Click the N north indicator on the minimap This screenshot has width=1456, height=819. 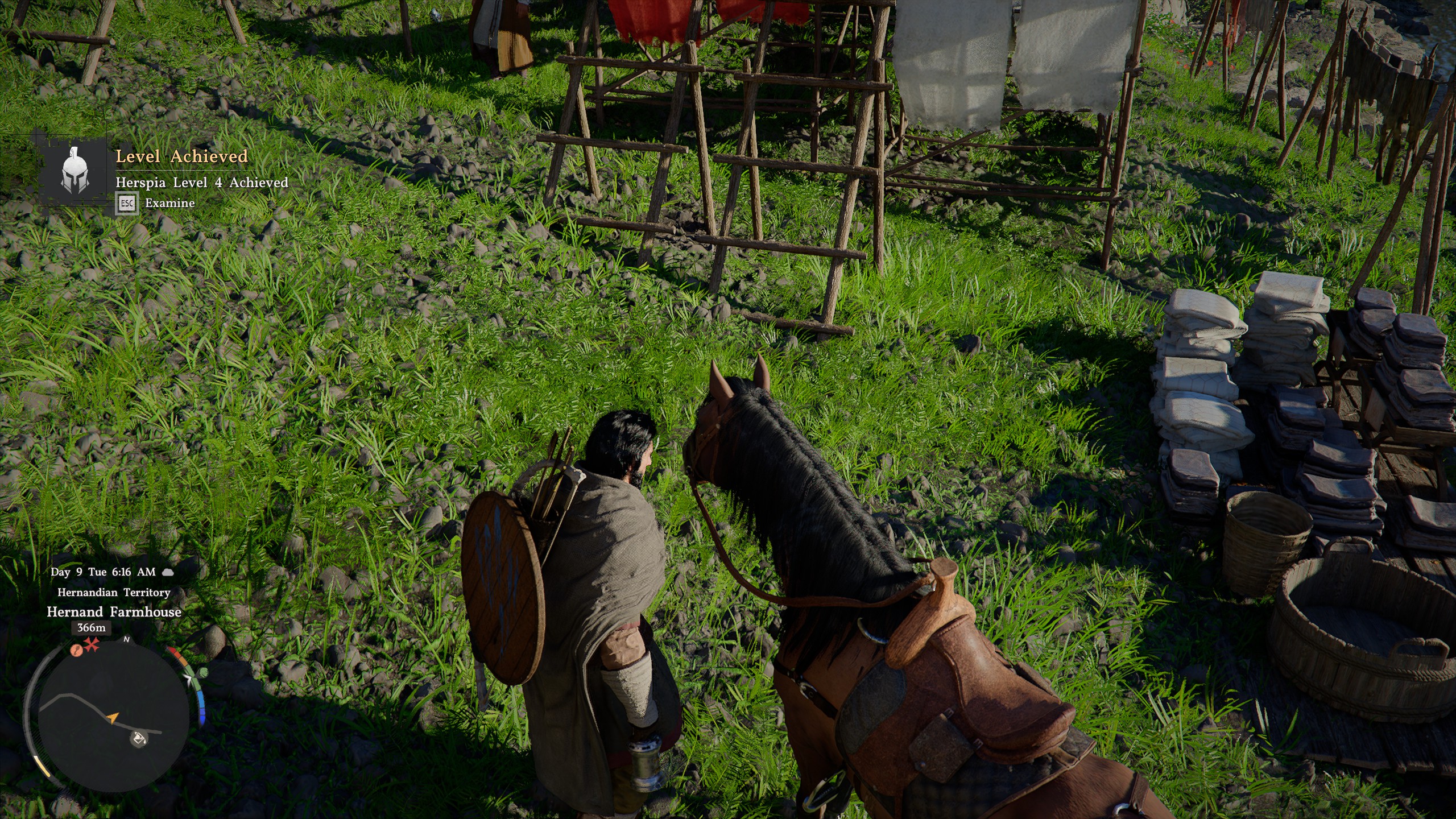(x=126, y=639)
